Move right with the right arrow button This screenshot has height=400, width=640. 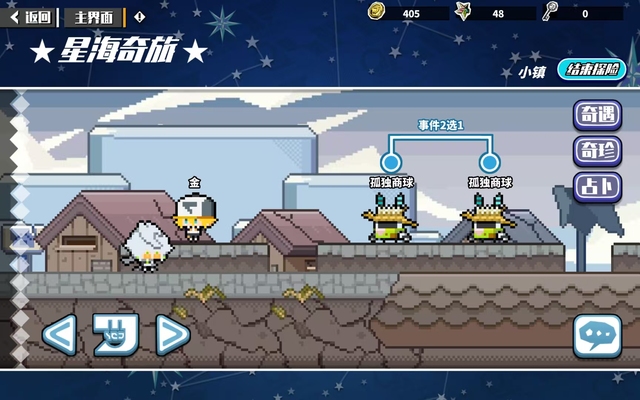(x=172, y=333)
